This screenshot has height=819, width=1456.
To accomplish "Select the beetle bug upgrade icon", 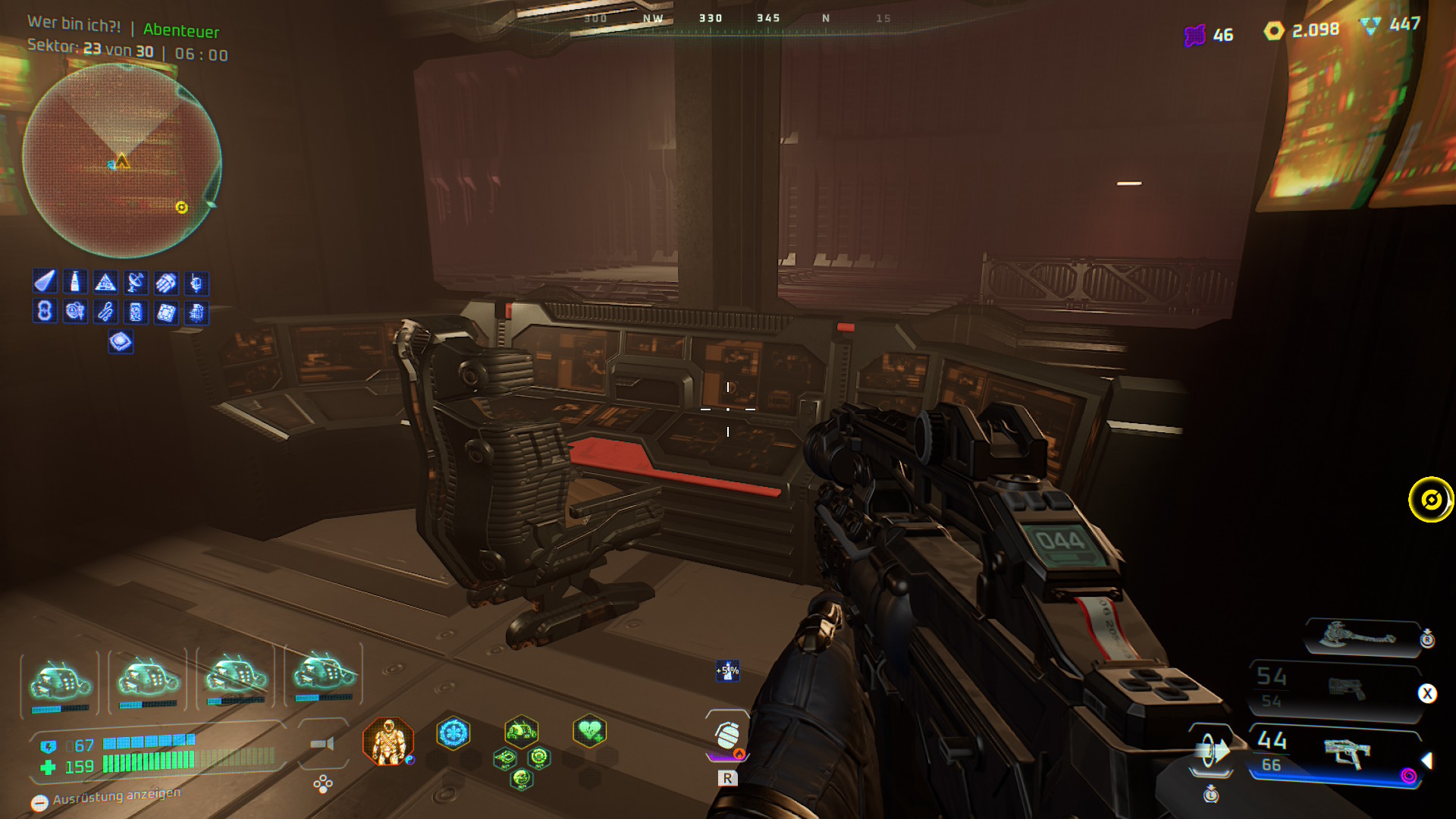I will [x=196, y=312].
